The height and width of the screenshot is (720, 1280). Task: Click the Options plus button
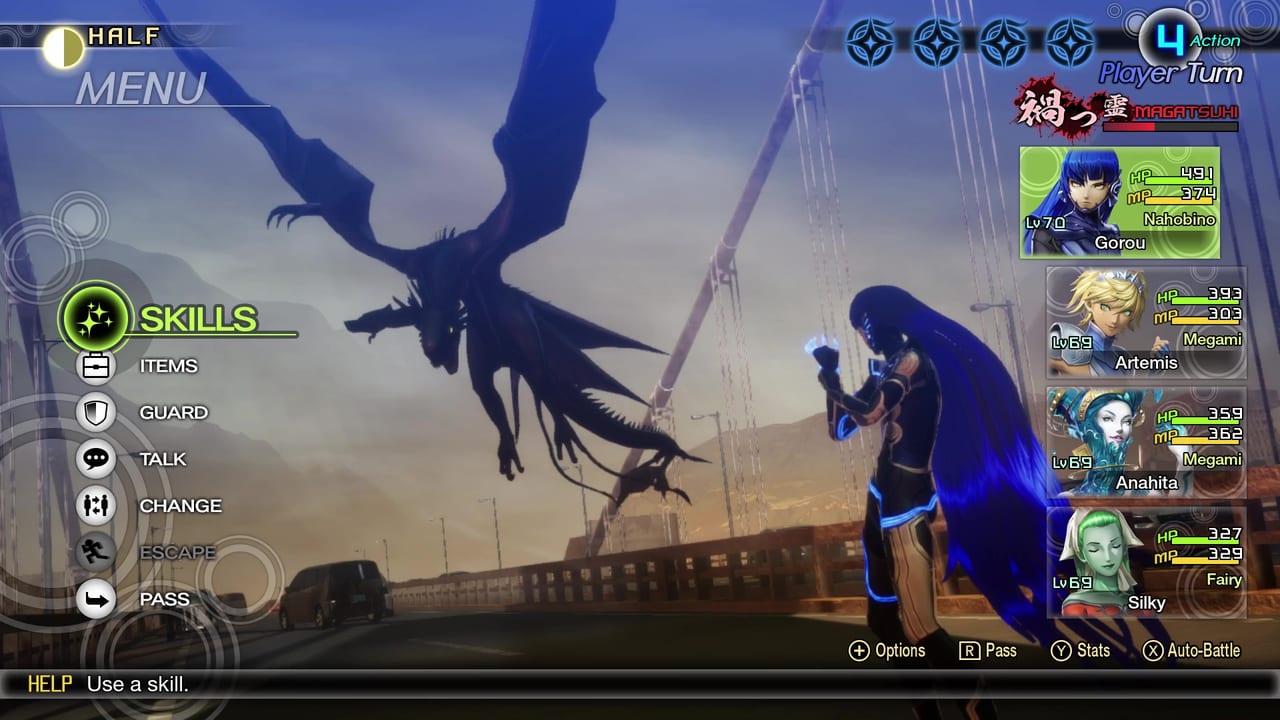[x=858, y=650]
